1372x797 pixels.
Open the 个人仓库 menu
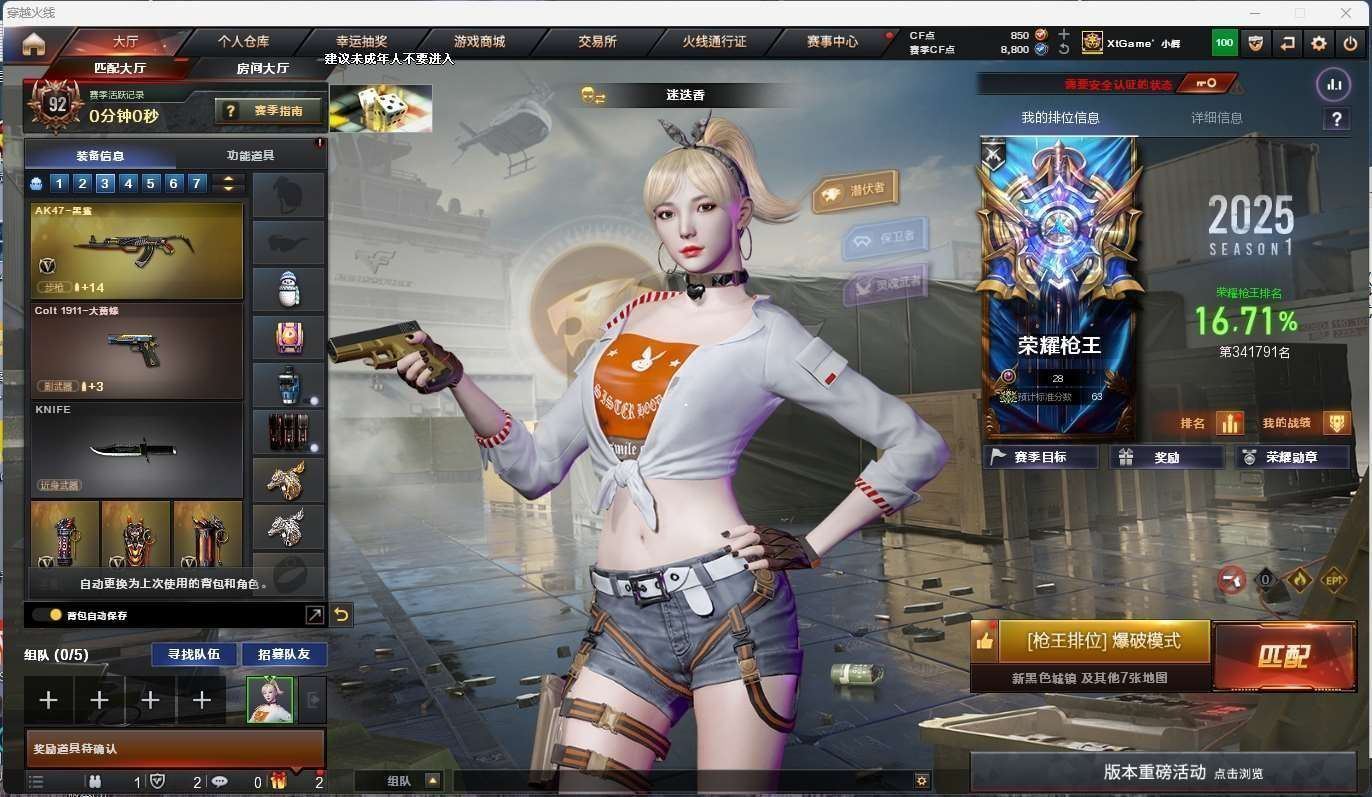[243, 42]
